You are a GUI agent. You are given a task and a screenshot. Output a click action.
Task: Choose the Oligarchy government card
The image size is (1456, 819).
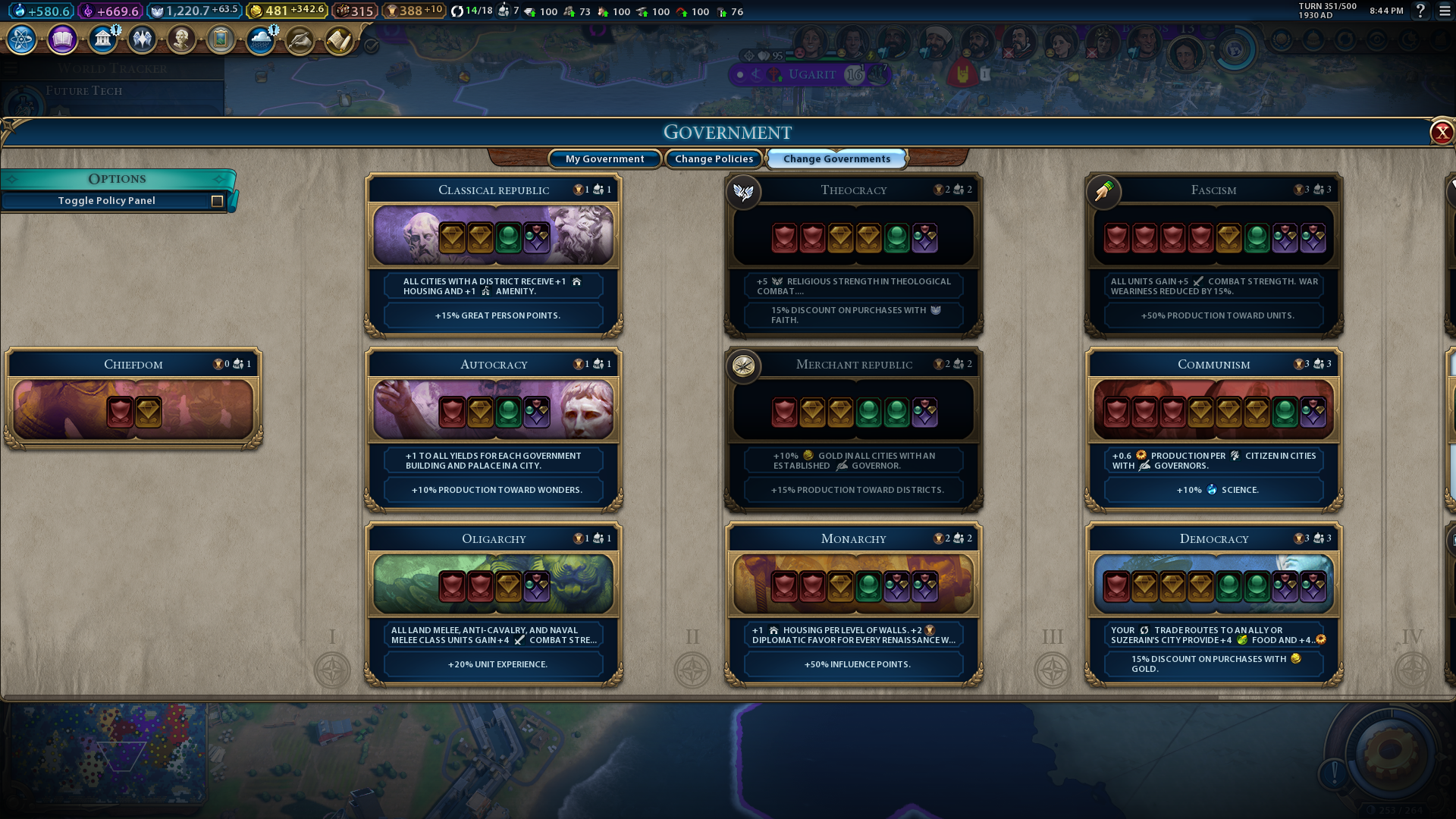[x=494, y=604]
